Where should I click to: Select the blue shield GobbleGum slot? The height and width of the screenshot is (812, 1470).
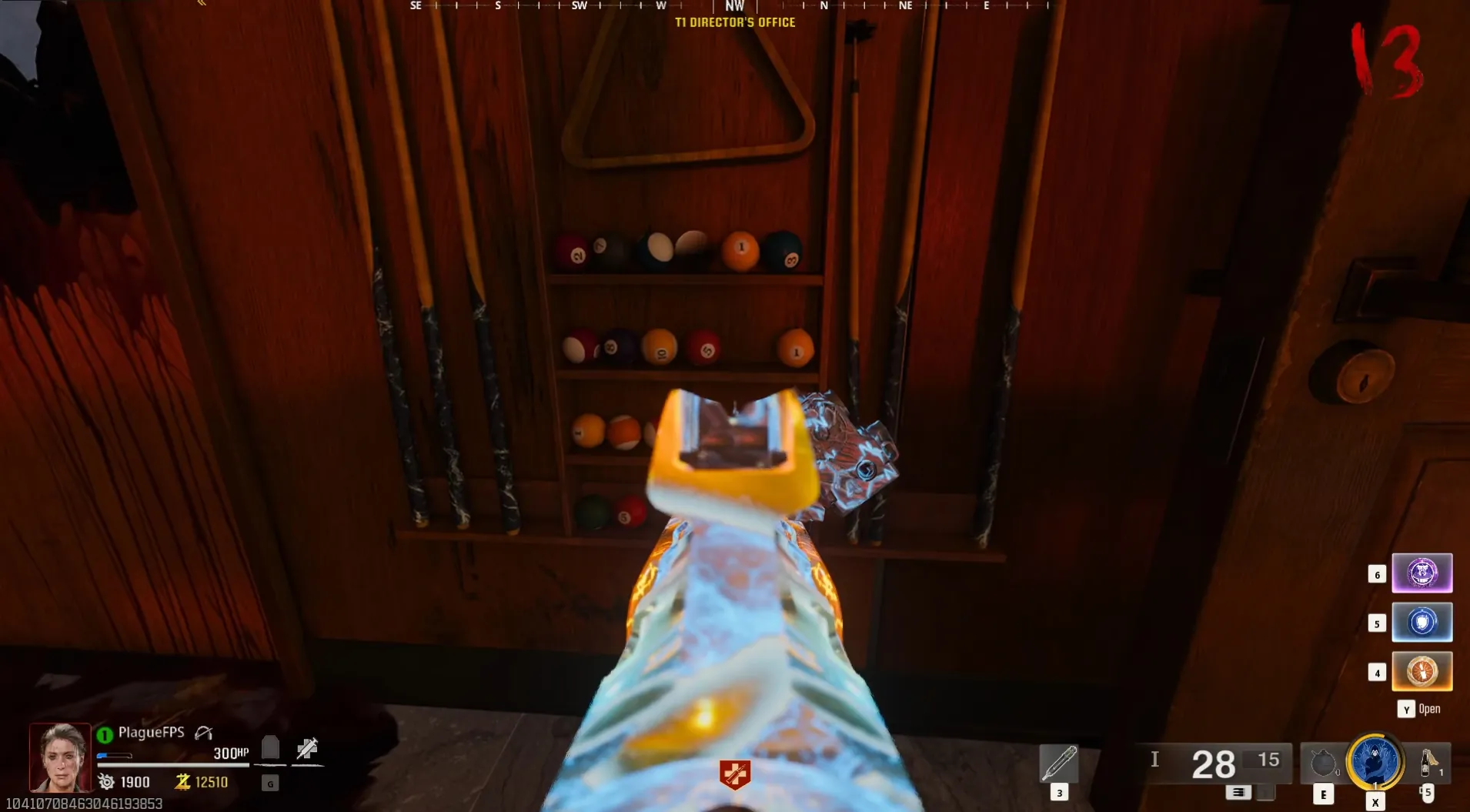tap(1422, 623)
